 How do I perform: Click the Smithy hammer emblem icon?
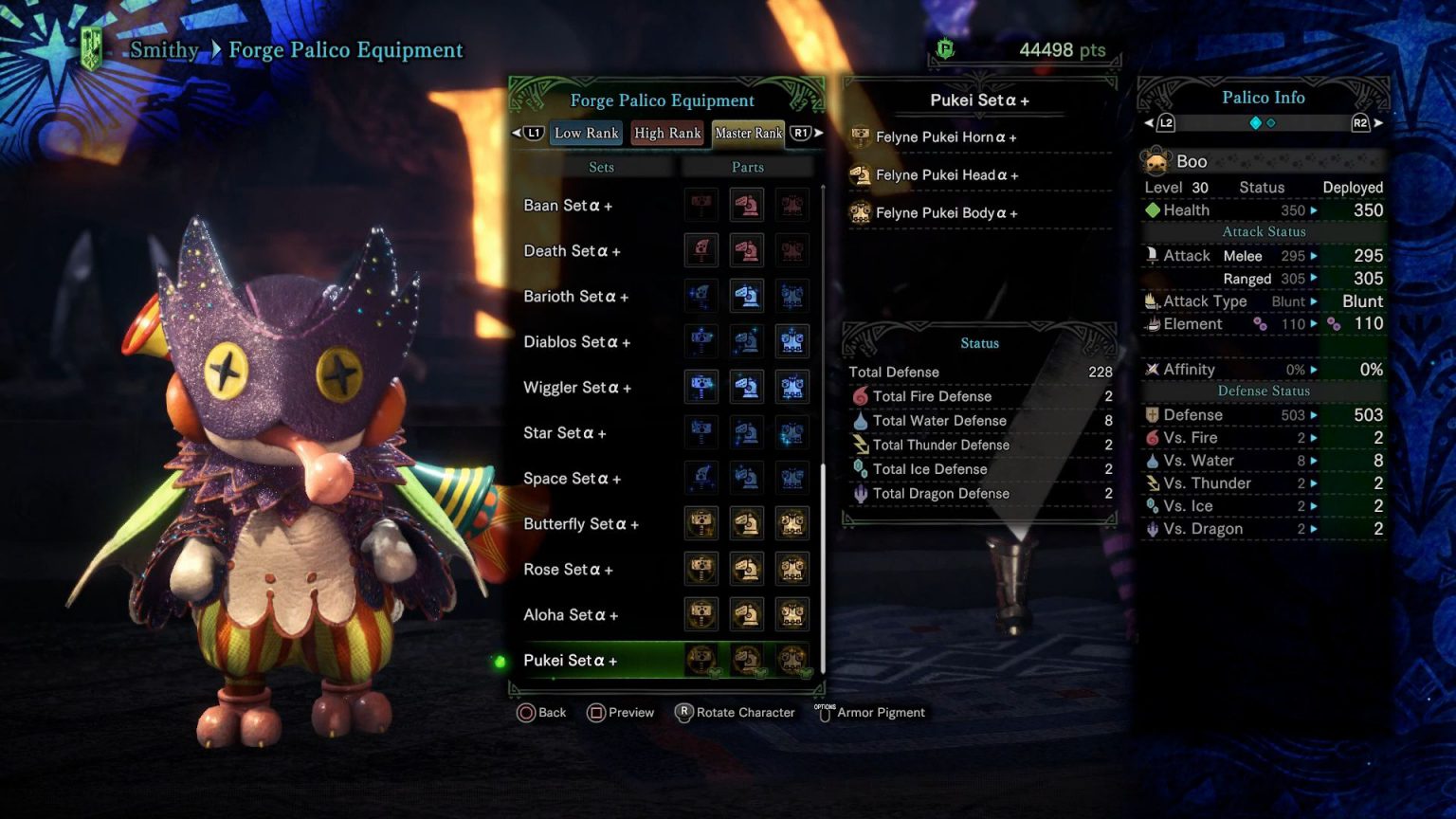(90, 45)
